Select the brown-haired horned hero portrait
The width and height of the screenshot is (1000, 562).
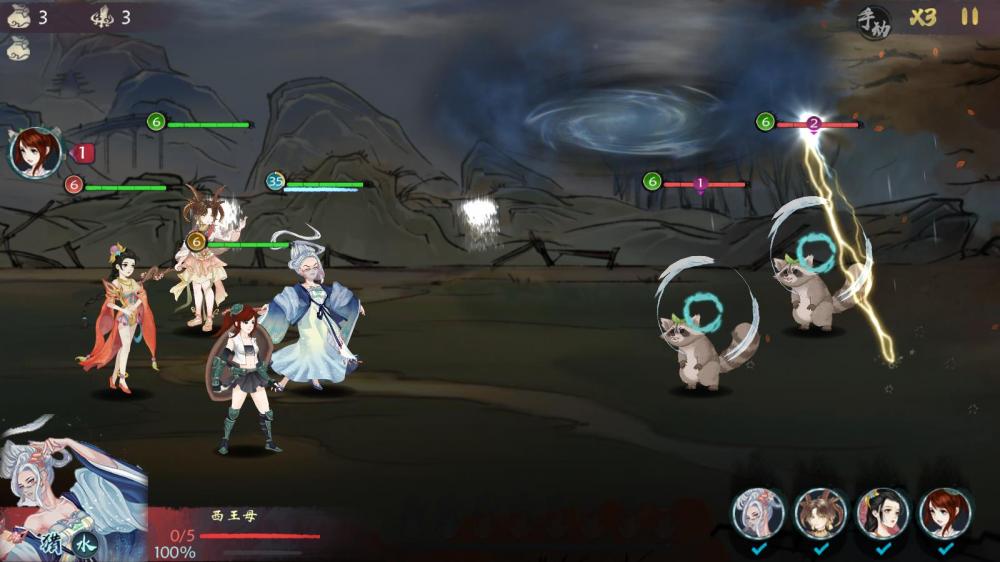point(820,514)
